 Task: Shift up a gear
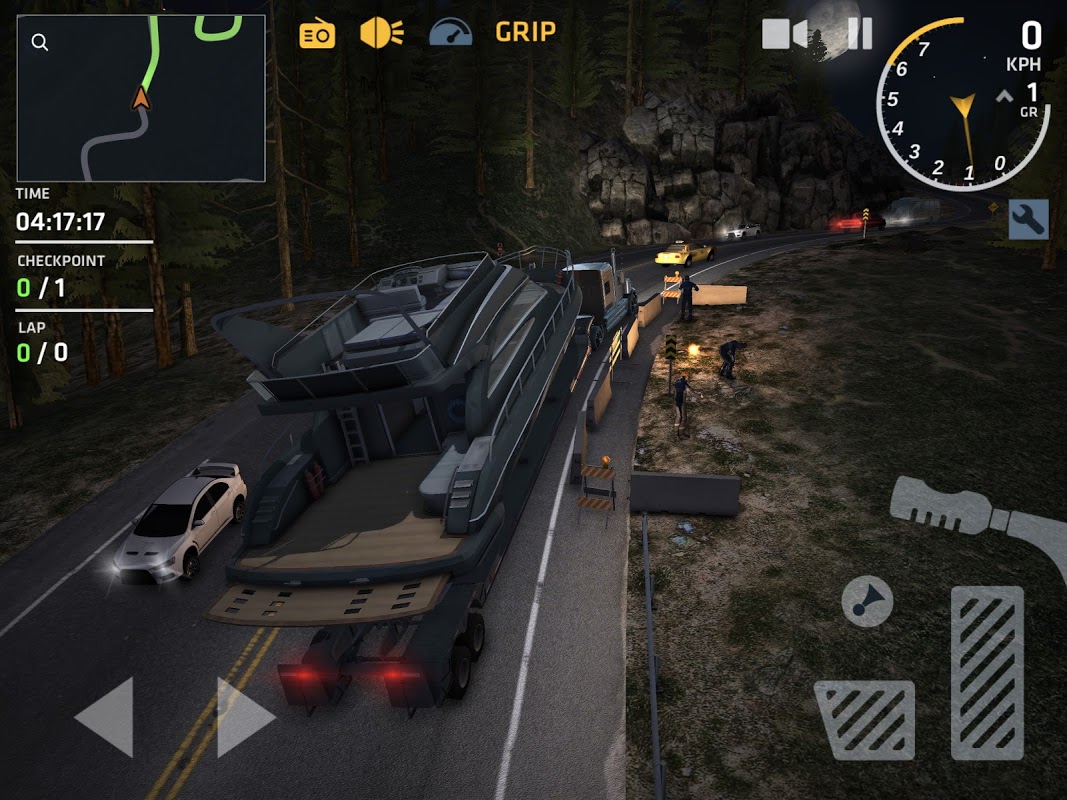pos(1004,98)
